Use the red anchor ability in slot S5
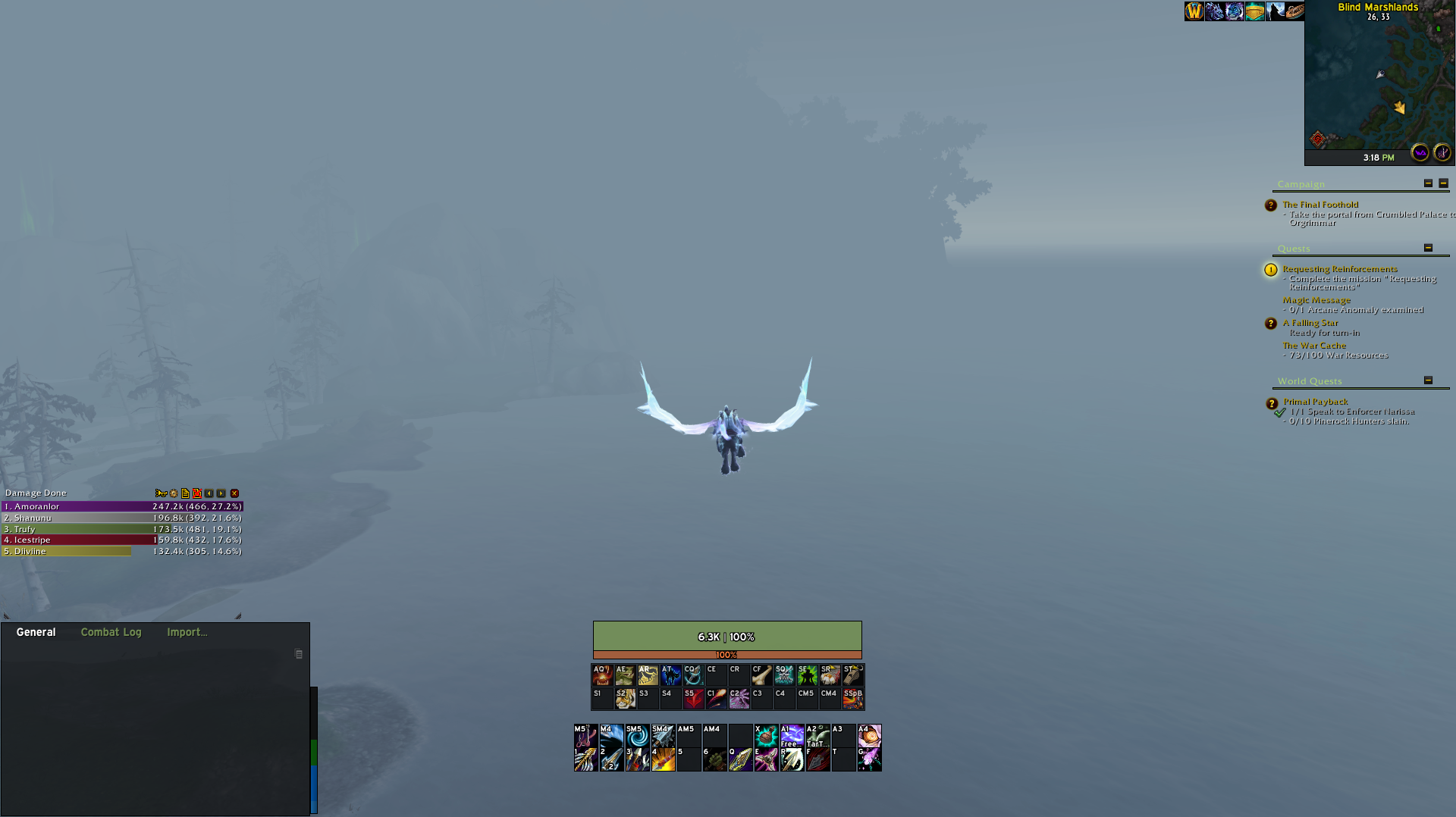The height and width of the screenshot is (817, 1456). coord(693,698)
